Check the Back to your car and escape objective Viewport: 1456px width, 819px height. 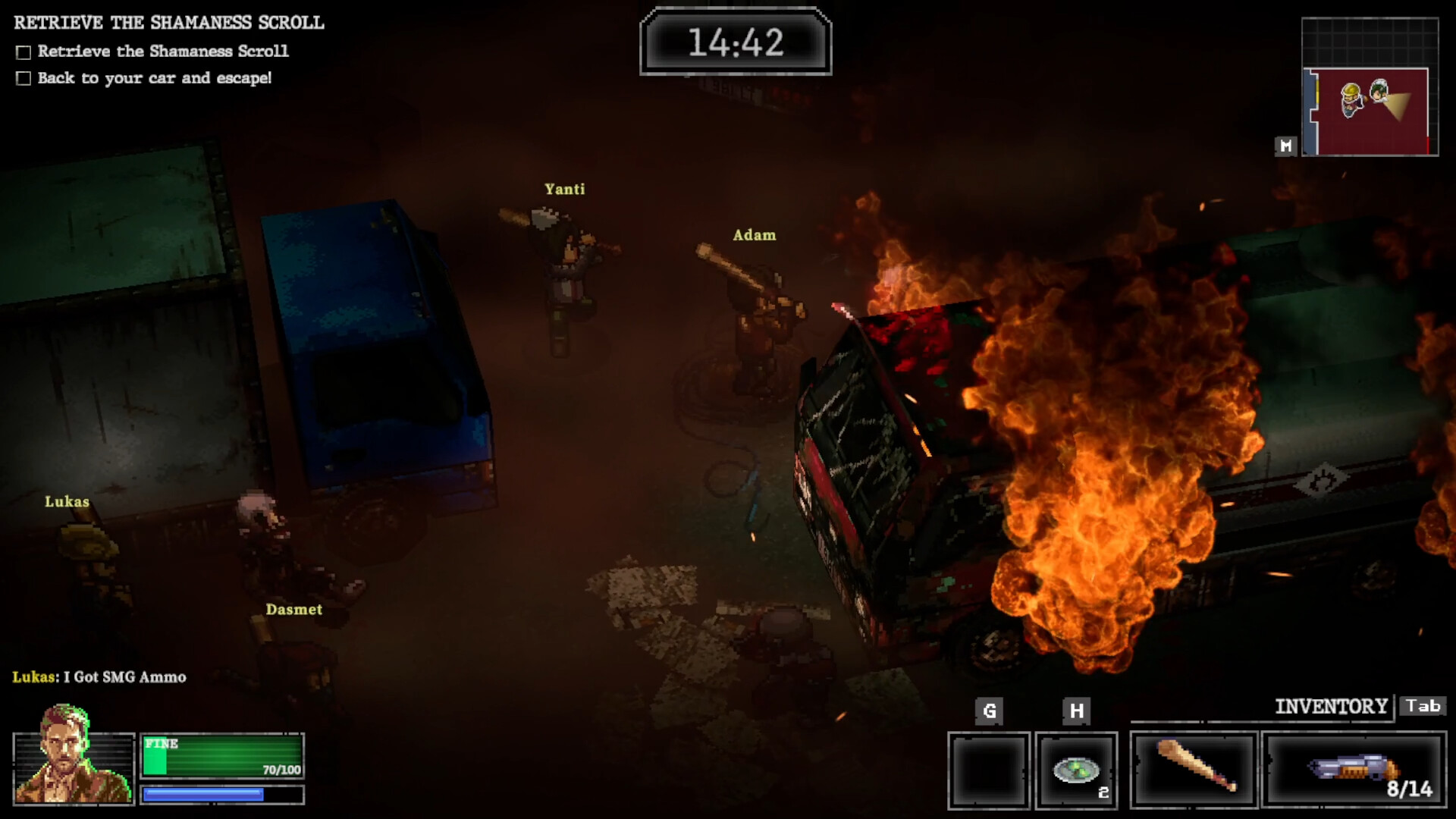coord(22,77)
